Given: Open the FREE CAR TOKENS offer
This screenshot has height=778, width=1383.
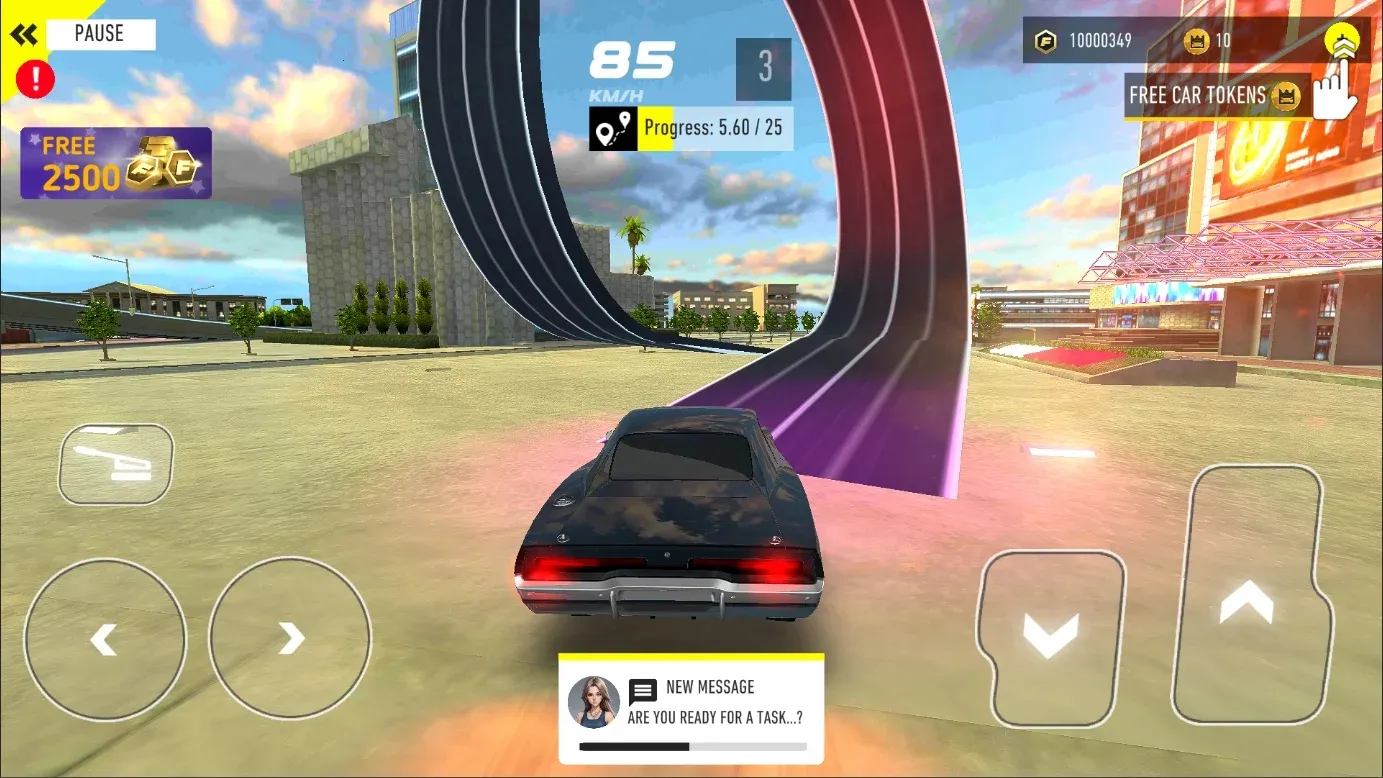Looking at the screenshot, I should 1216,95.
